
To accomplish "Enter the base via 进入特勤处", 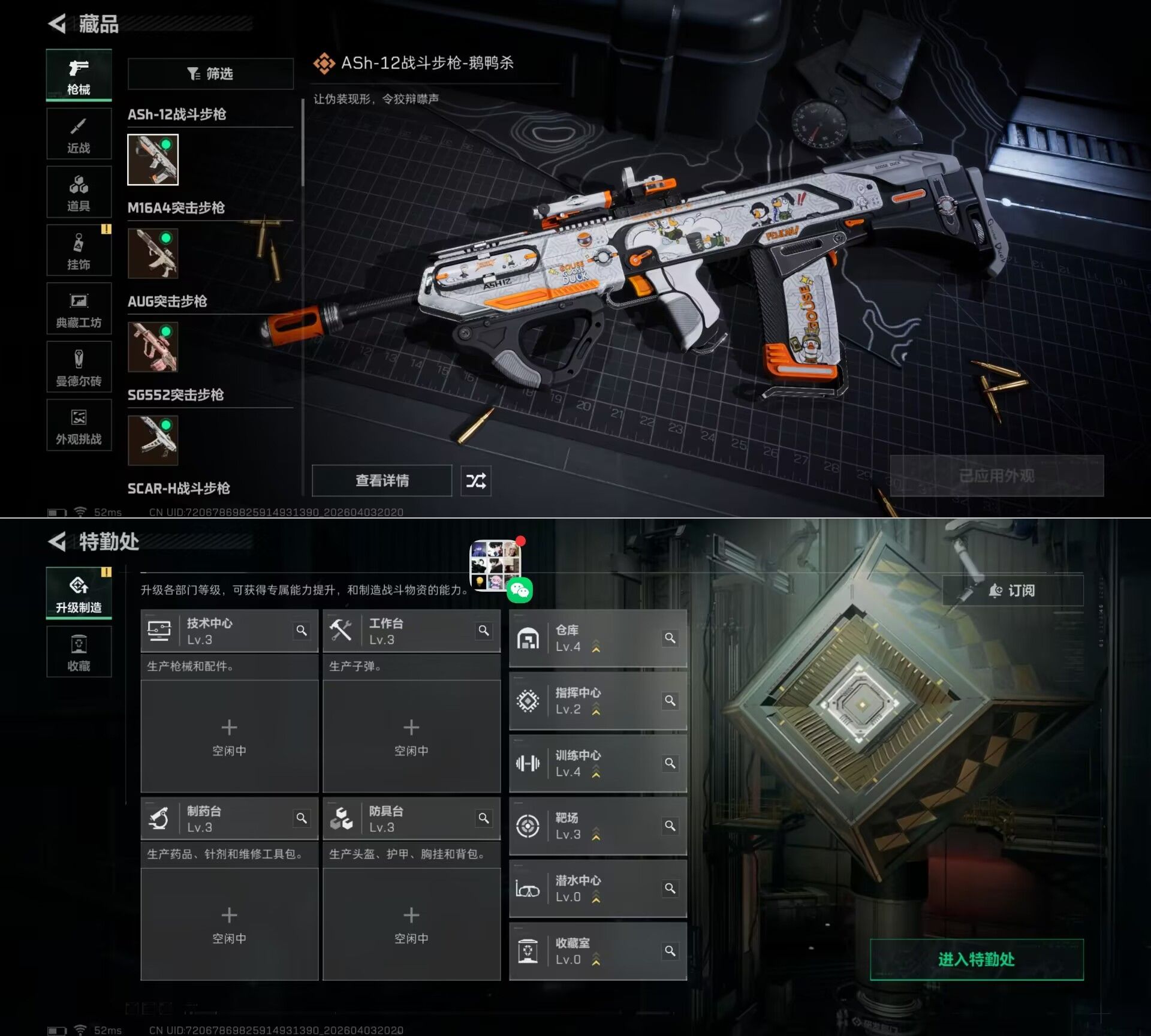I will coord(977,959).
